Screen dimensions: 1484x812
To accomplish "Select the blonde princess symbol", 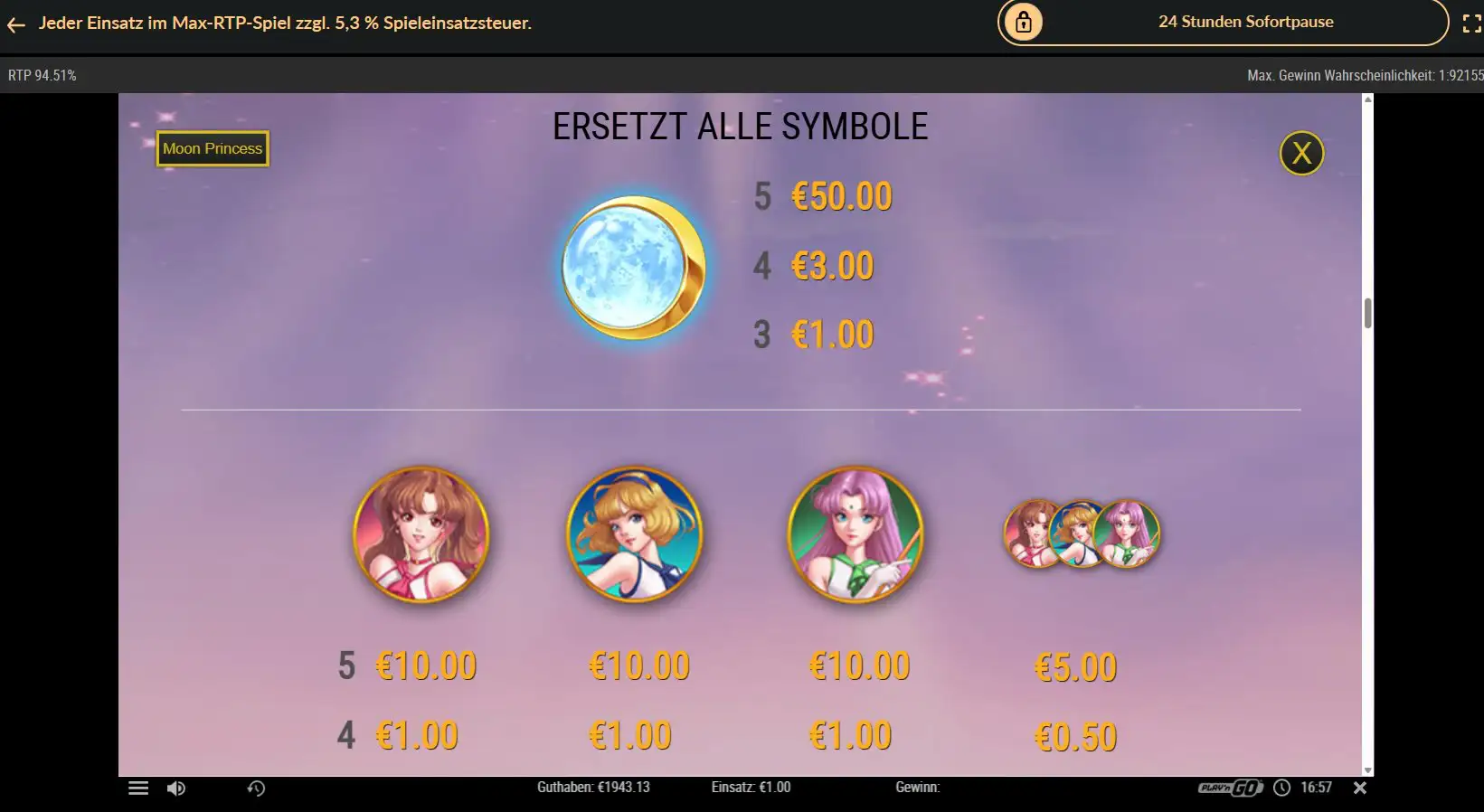I will point(634,535).
